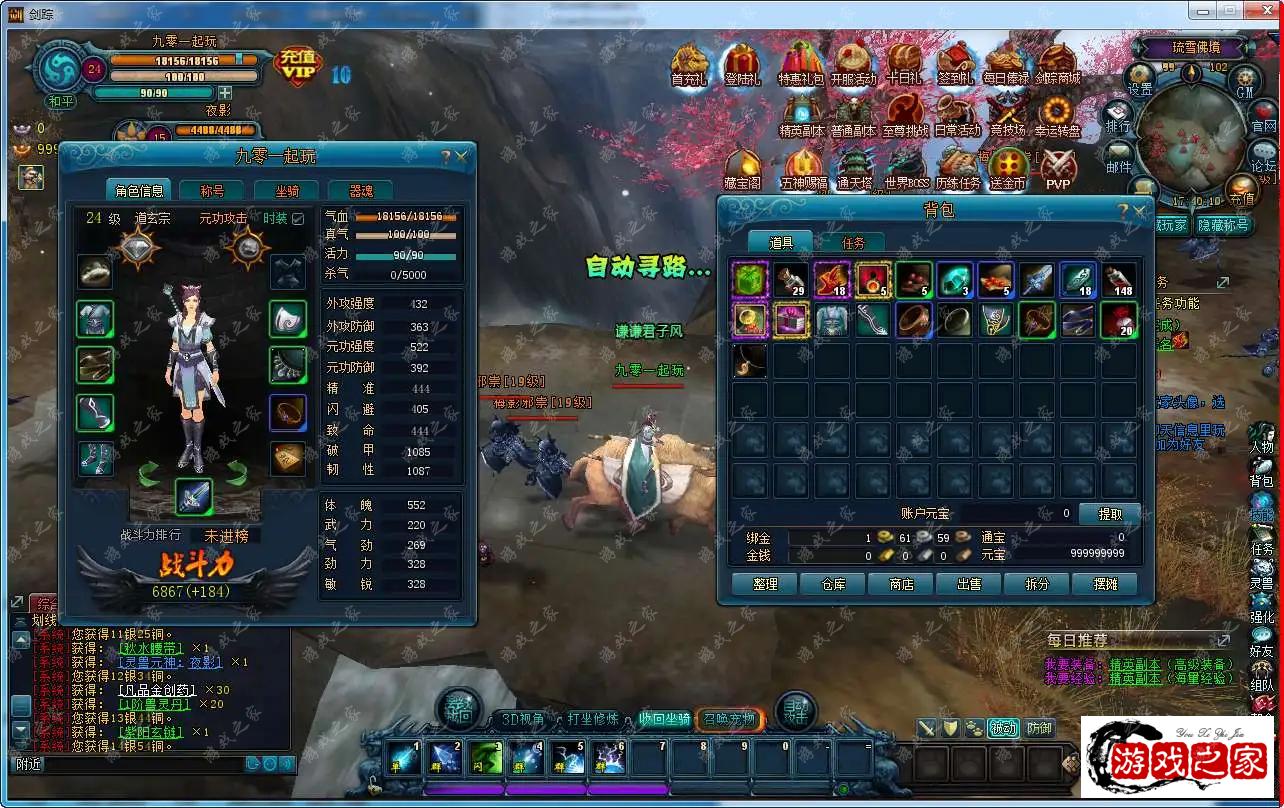This screenshot has height=808, width=1284.
Task: Click the 召唤宠物 summon pet button
Action: (729, 719)
